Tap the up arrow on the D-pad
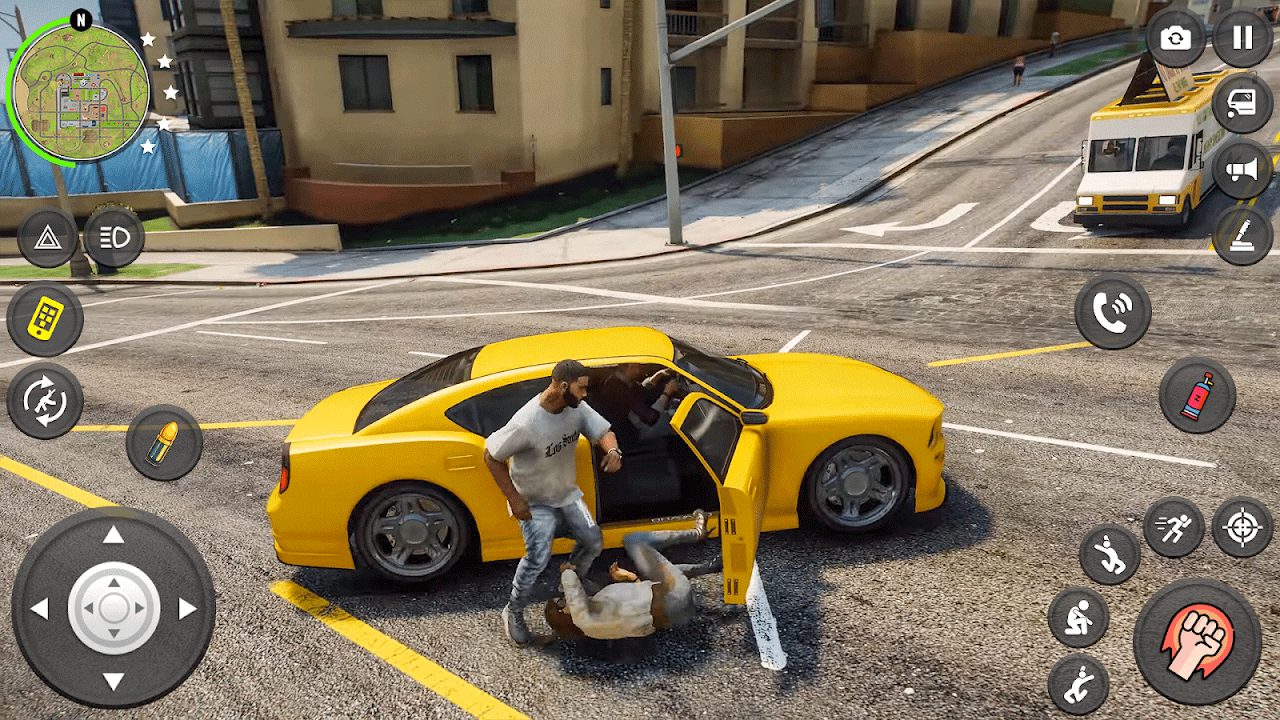The width and height of the screenshot is (1280, 720). pyautogui.click(x=113, y=535)
